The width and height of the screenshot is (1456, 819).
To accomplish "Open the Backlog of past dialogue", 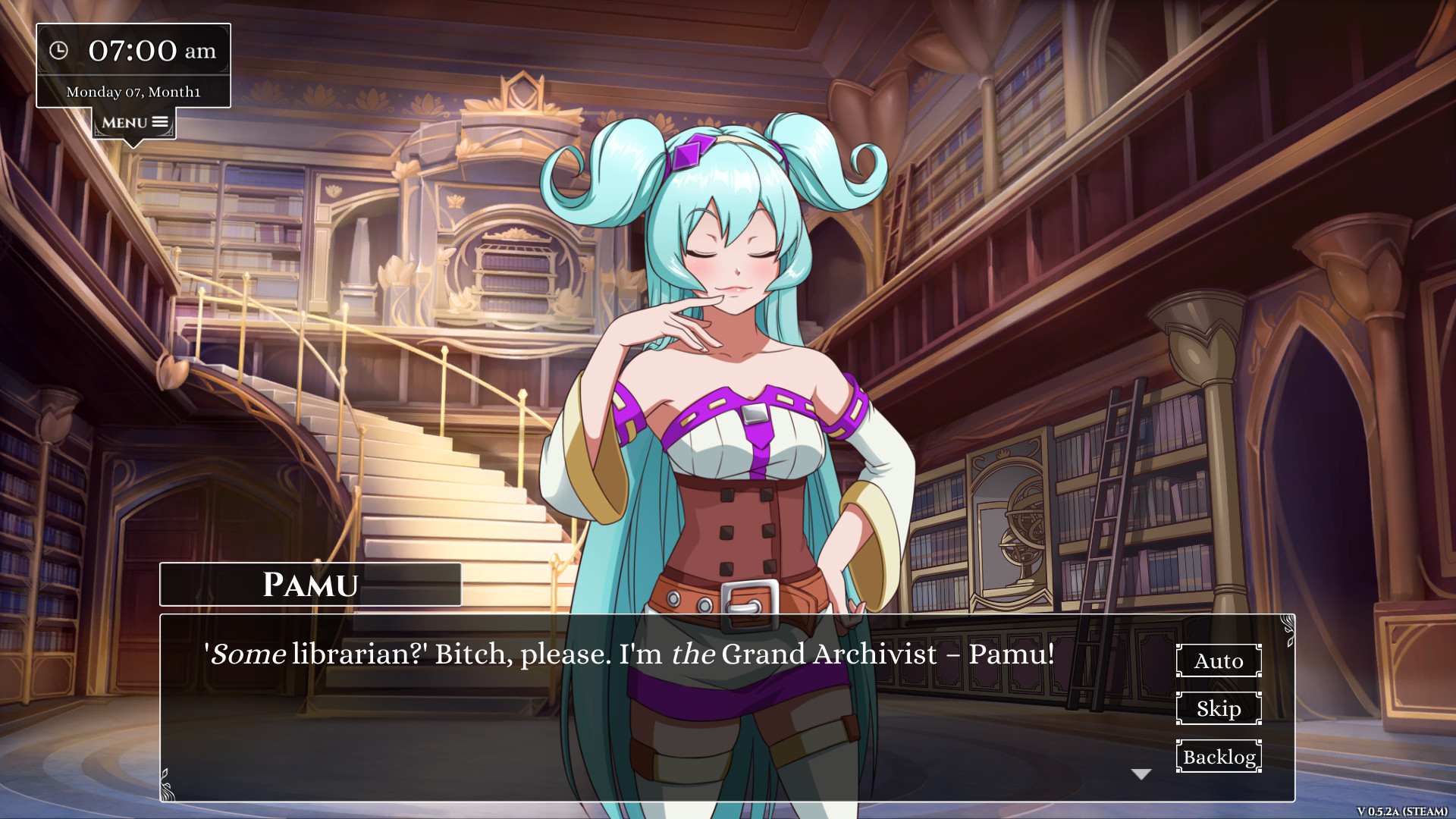I will point(1218,756).
